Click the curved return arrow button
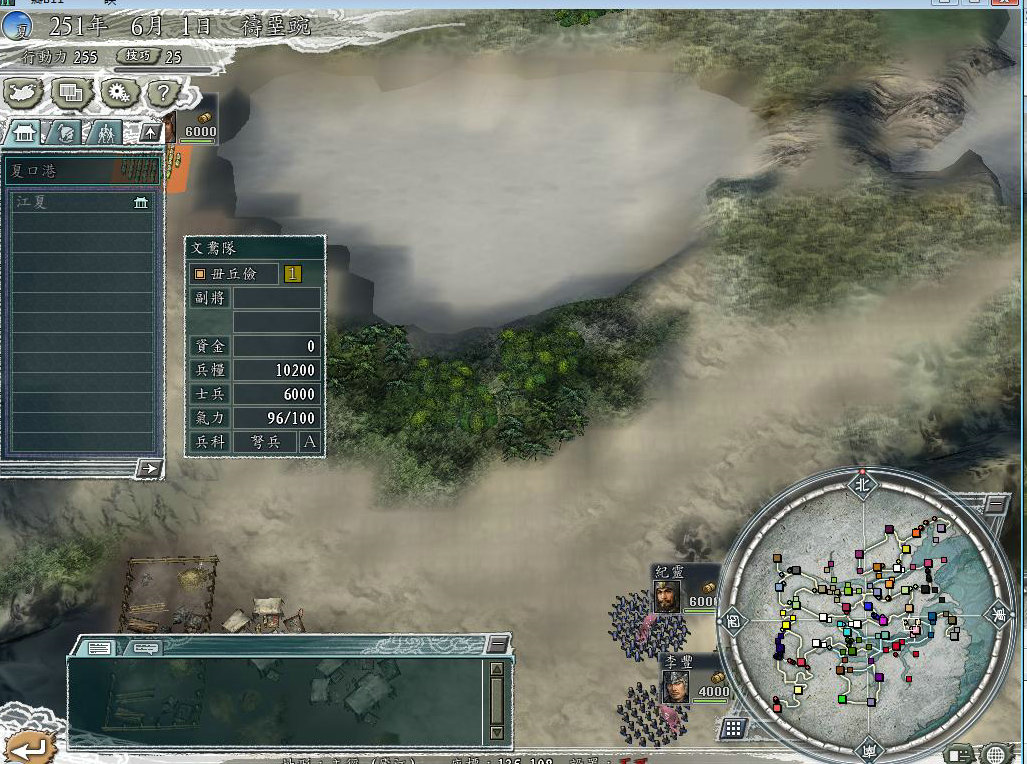Image resolution: width=1027 pixels, height=764 pixels. click(28, 745)
